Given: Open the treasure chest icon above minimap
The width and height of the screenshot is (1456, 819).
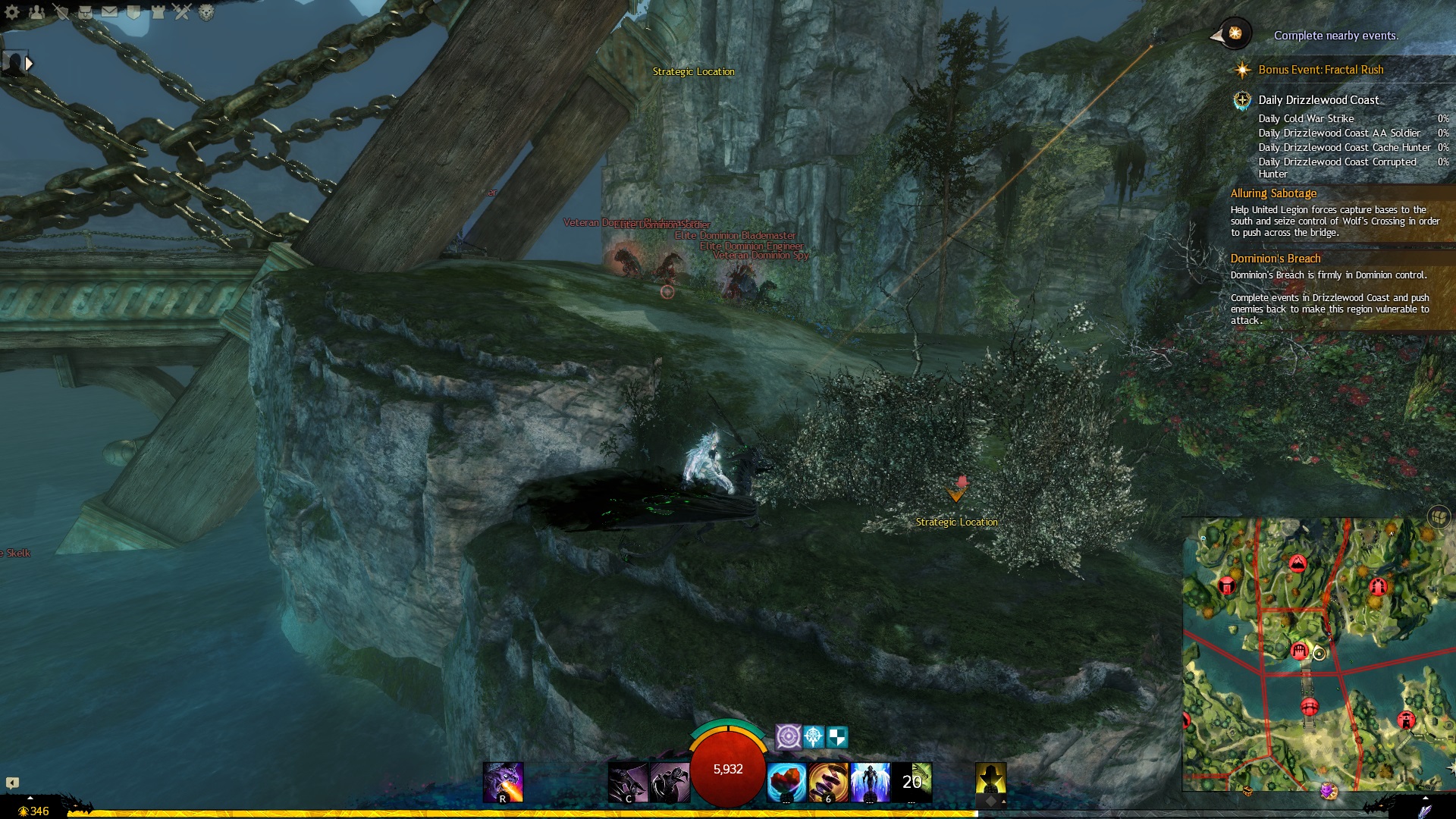Looking at the screenshot, I should tap(1439, 517).
